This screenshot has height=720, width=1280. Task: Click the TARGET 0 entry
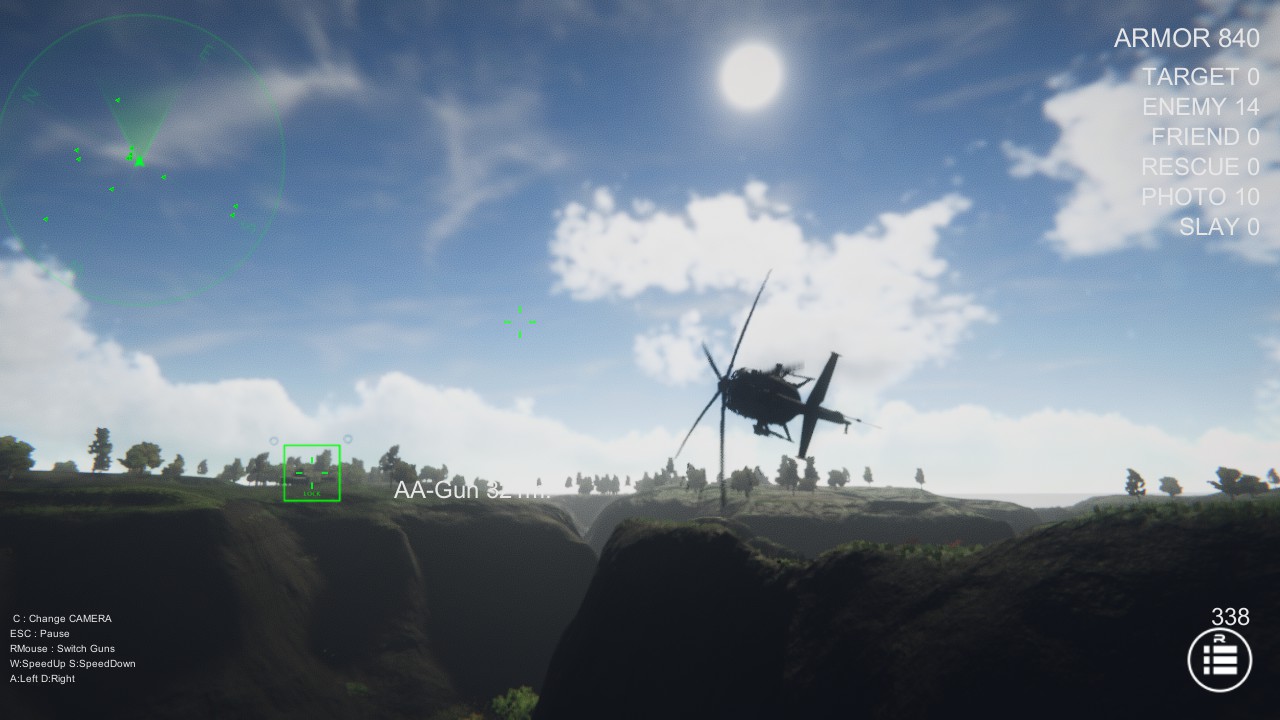pyautogui.click(x=1200, y=77)
